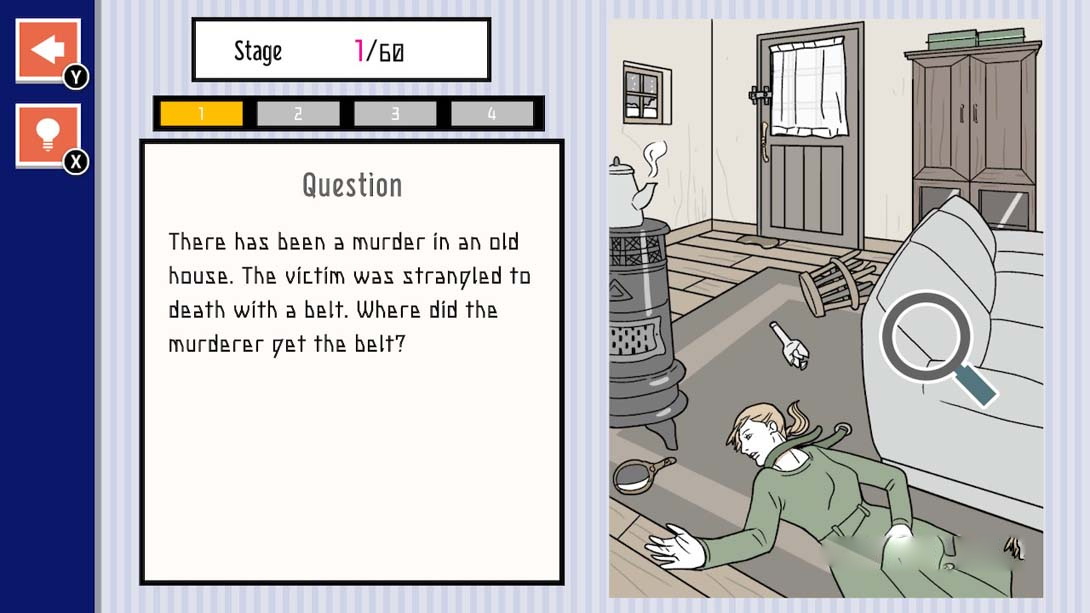Click the magnifying glass cursor on the scene
The height and width of the screenshot is (613, 1090).
926,337
